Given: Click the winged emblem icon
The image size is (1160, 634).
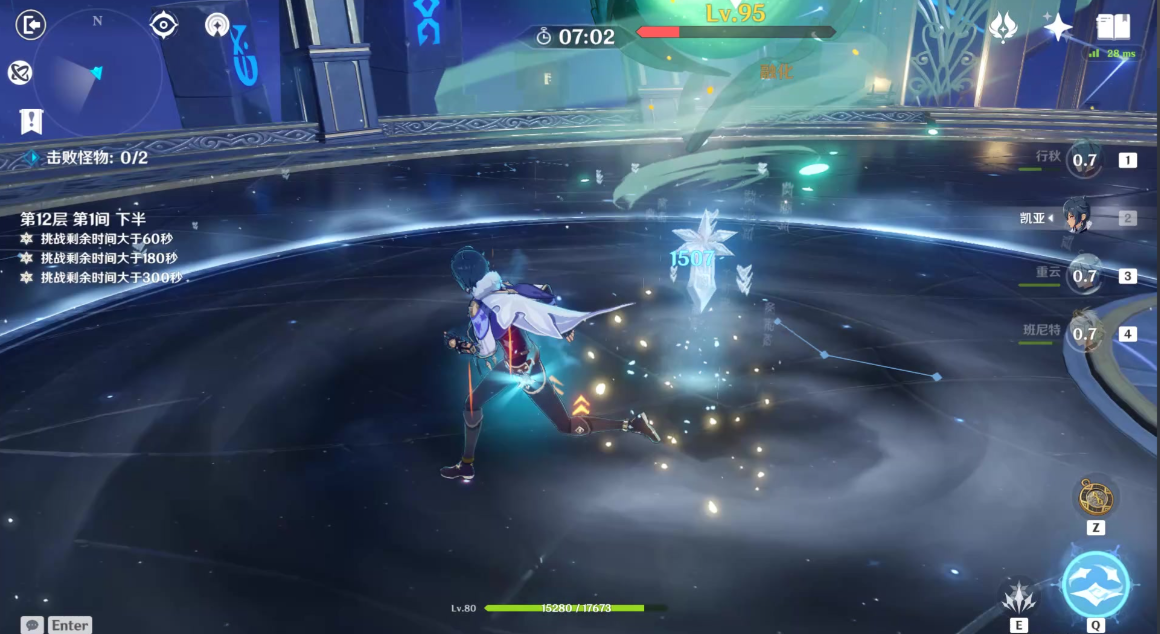Looking at the screenshot, I should tap(1003, 28).
